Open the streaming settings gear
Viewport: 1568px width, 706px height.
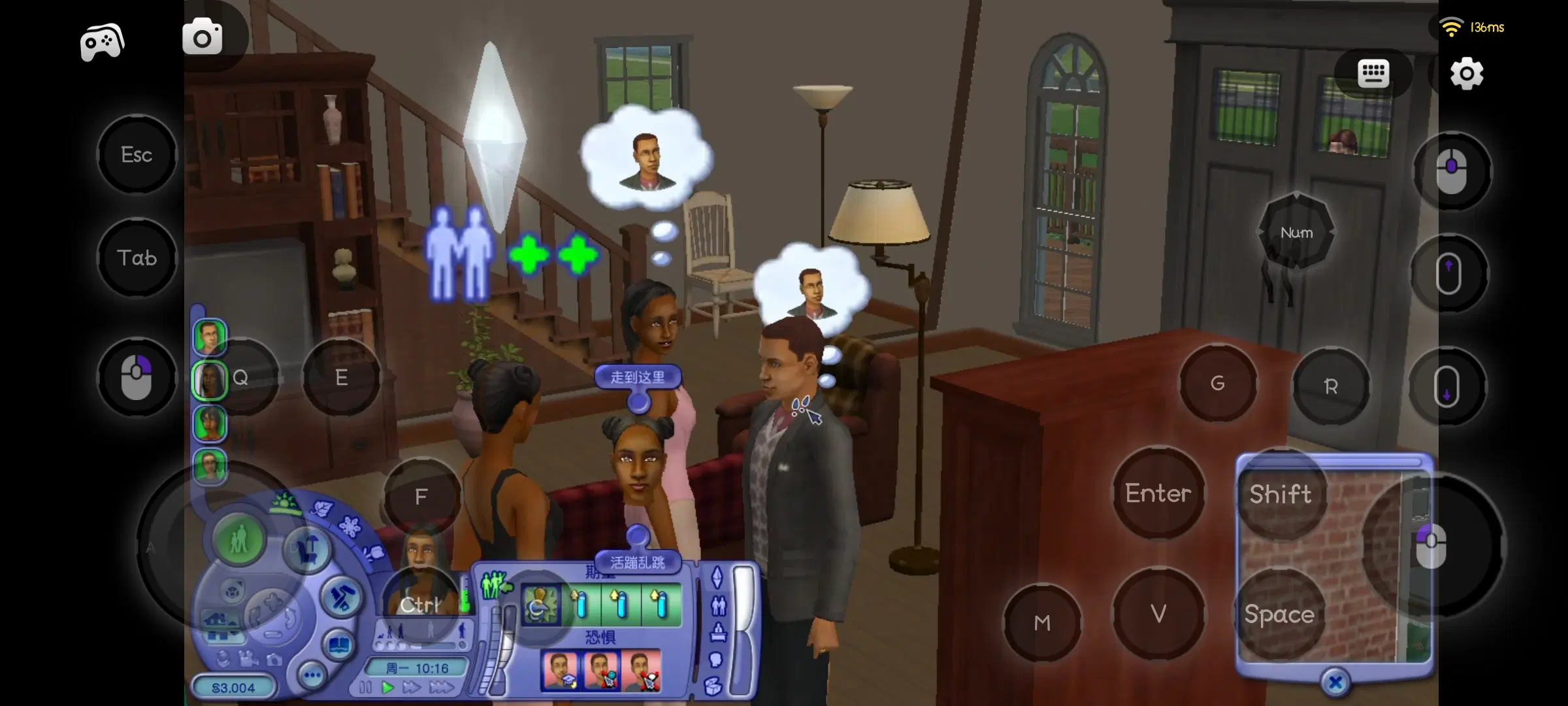click(1465, 74)
